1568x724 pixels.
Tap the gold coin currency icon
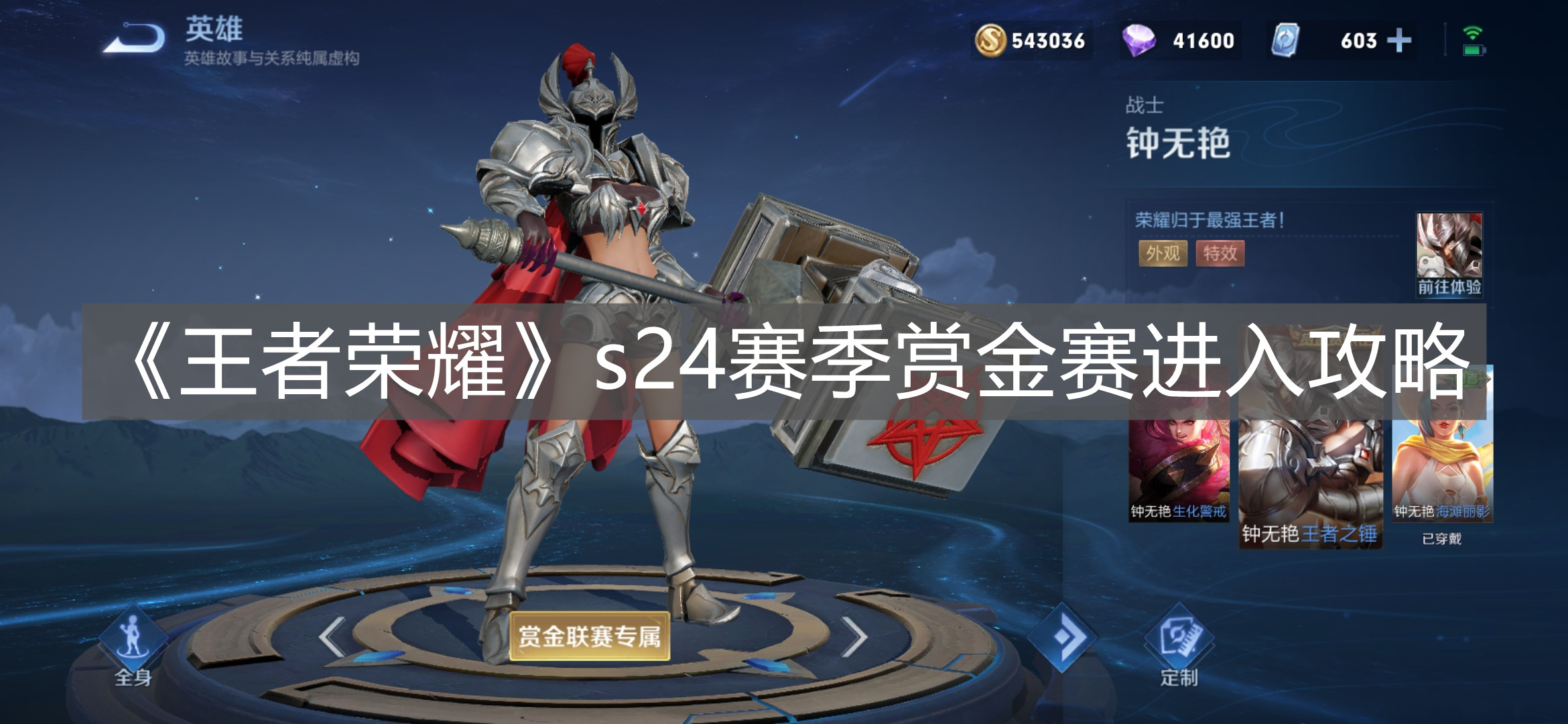tap(990, 42)
